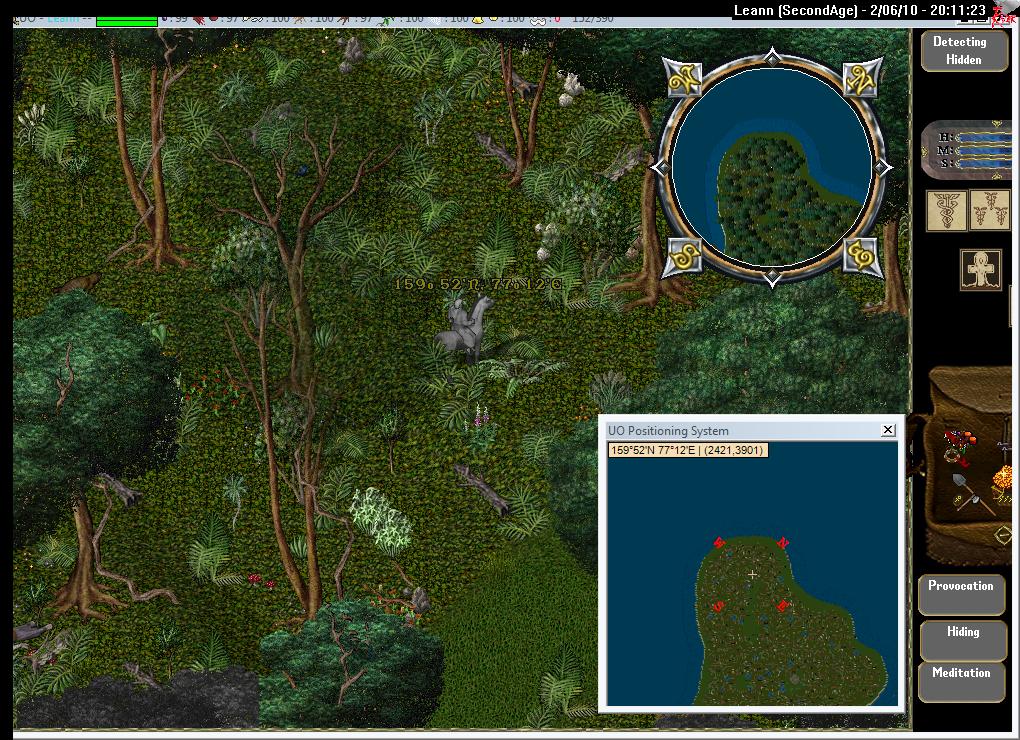Click the minimap's top-right corner ornament
The width and height of the screenshot is (1020, 740).
[860, 80]
